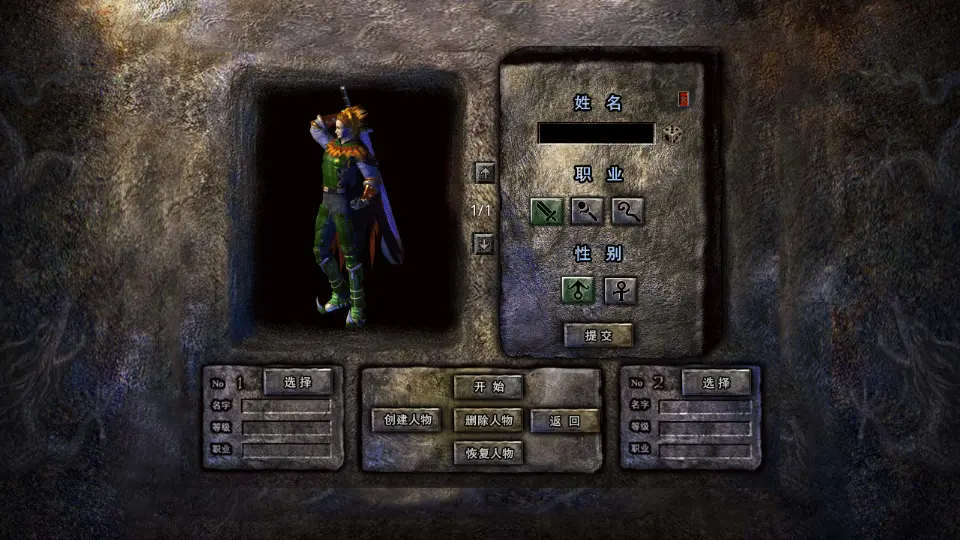Image resolution: width=960 pixels, height=540 pixels.
Task: Submit the character with 提交
Action: (598, 336)
